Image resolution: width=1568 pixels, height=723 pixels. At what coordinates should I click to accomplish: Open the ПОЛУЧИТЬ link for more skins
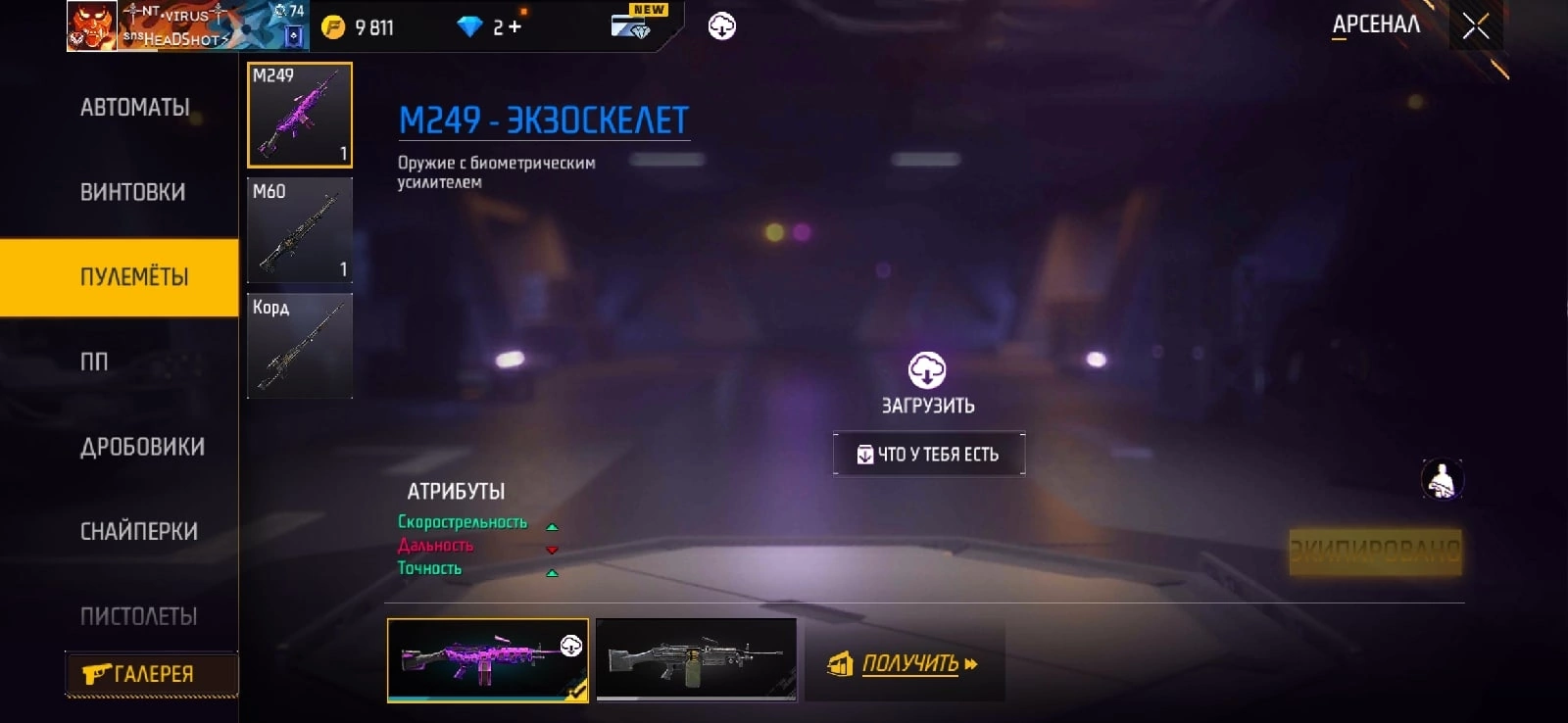[x=906, y=664]
